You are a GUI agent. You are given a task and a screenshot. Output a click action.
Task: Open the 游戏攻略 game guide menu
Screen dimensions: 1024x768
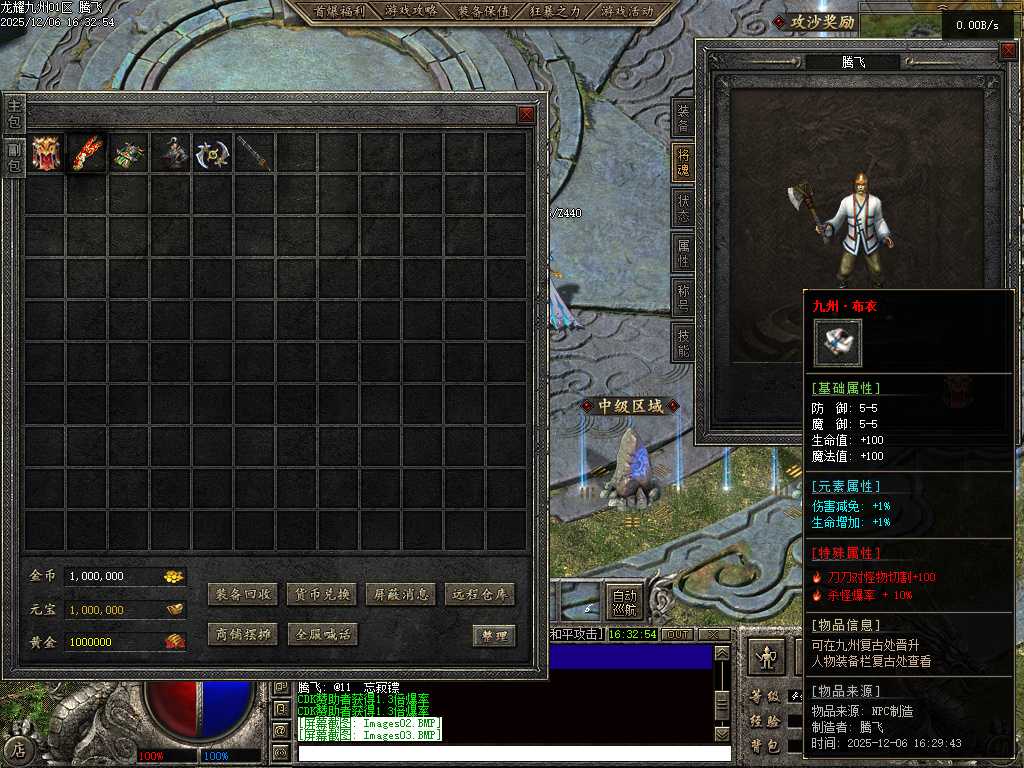(410, 11)
